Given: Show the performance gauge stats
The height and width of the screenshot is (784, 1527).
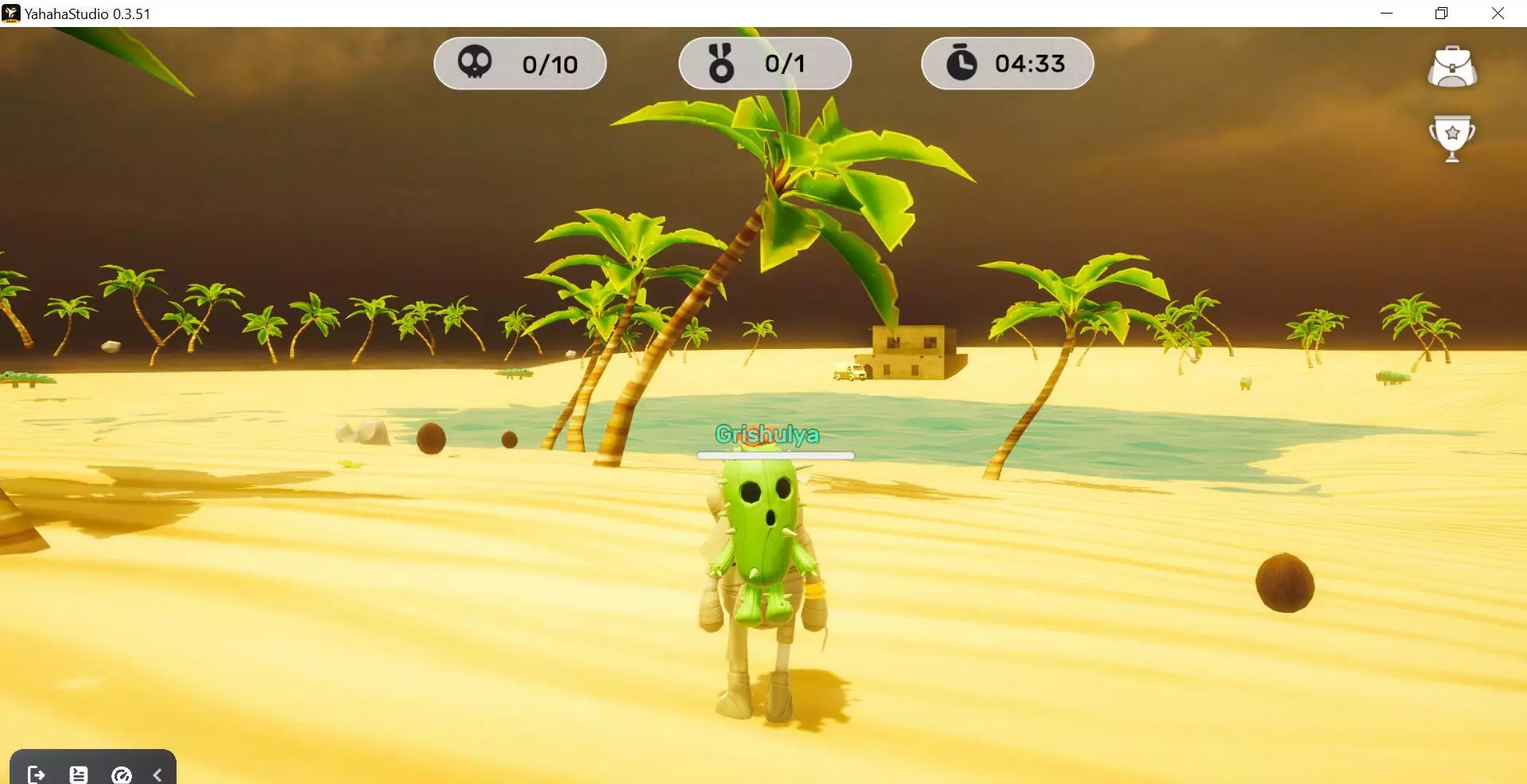Looking at the screenshot, I should pos(122,774).
